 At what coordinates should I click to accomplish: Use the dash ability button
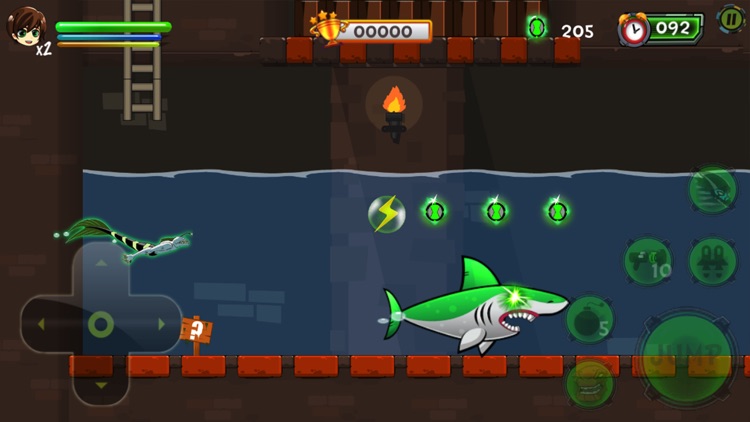(x=712, y=189)
